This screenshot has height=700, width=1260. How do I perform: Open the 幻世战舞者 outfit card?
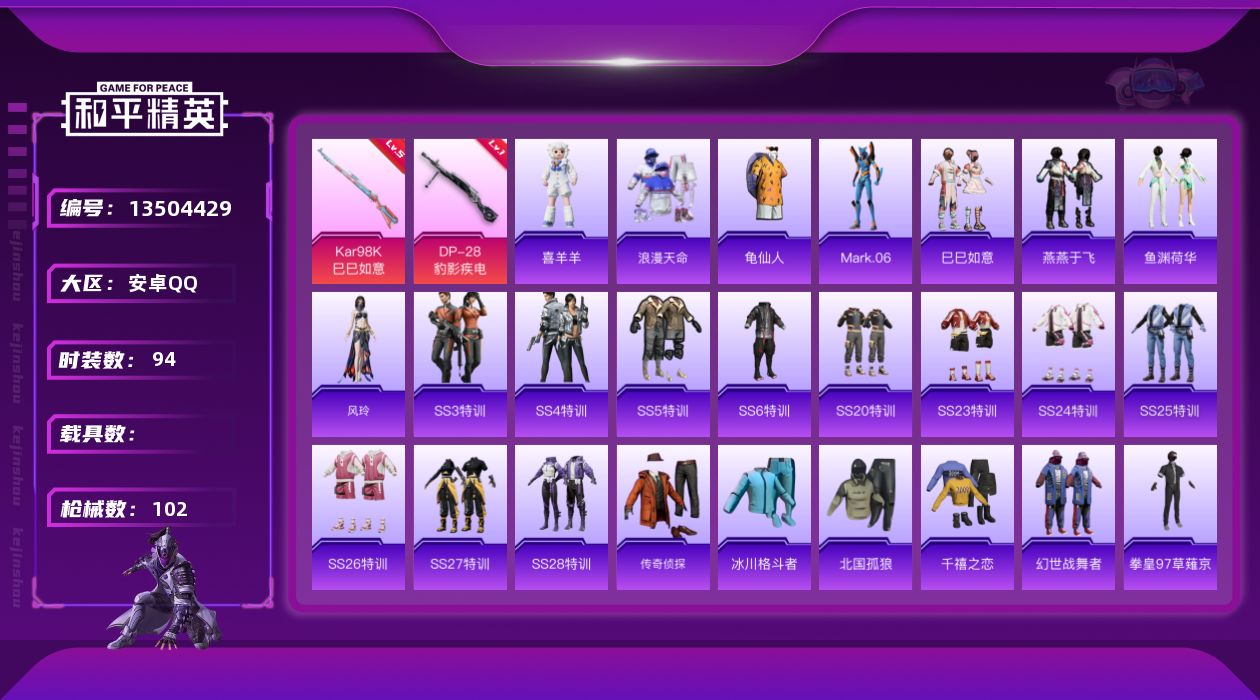1068,517
